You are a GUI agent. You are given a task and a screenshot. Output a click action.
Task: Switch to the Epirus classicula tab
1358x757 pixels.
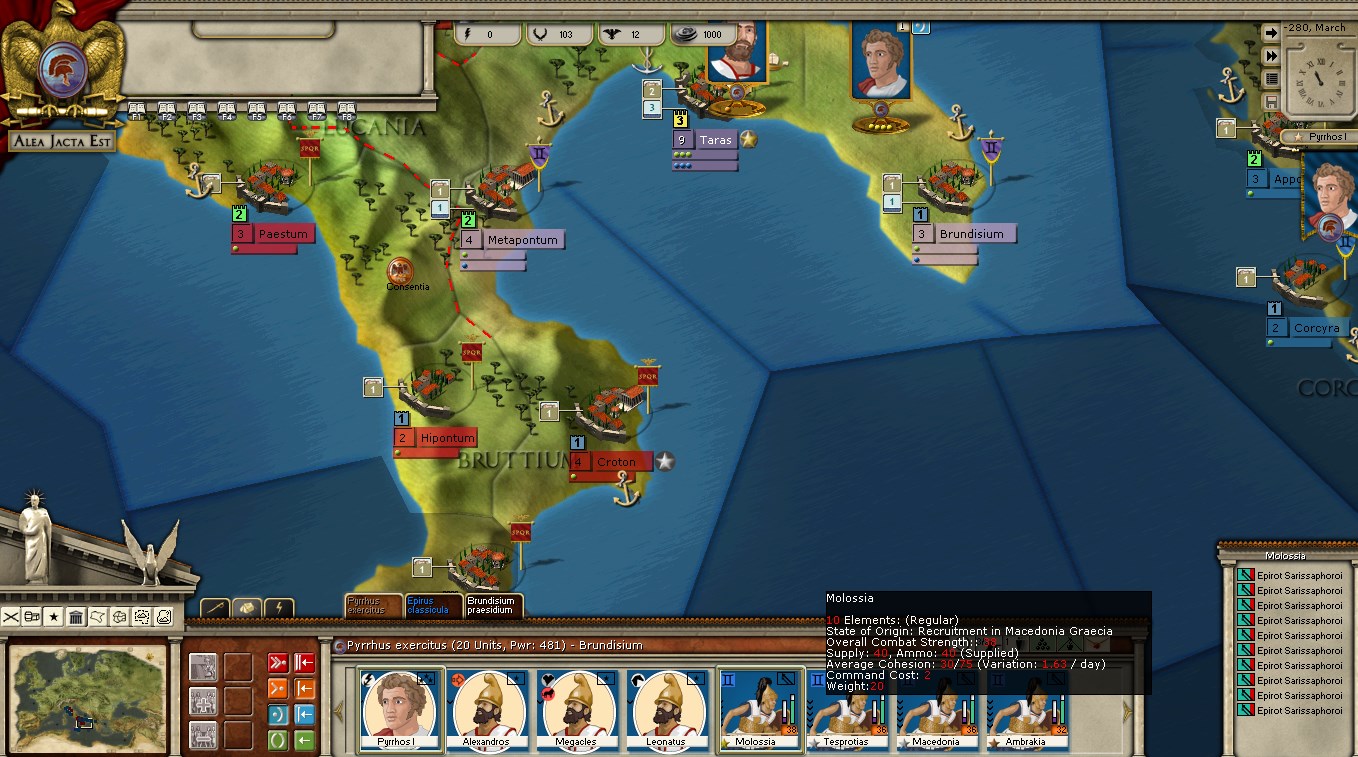[433, 605]
